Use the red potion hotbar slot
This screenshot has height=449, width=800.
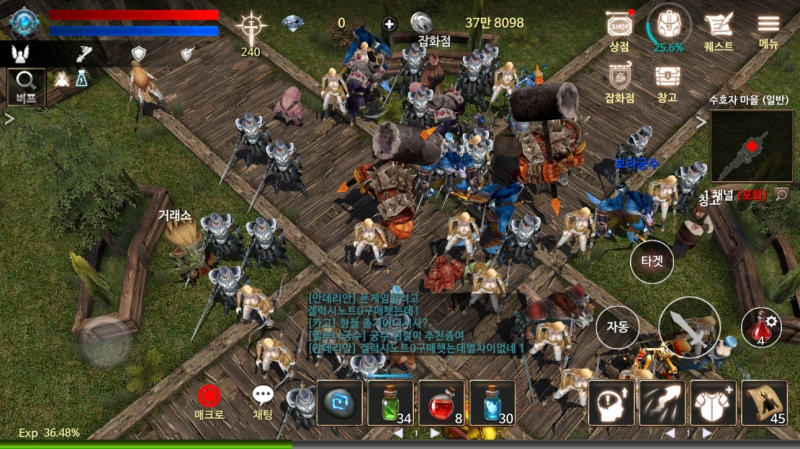point(441,403)
